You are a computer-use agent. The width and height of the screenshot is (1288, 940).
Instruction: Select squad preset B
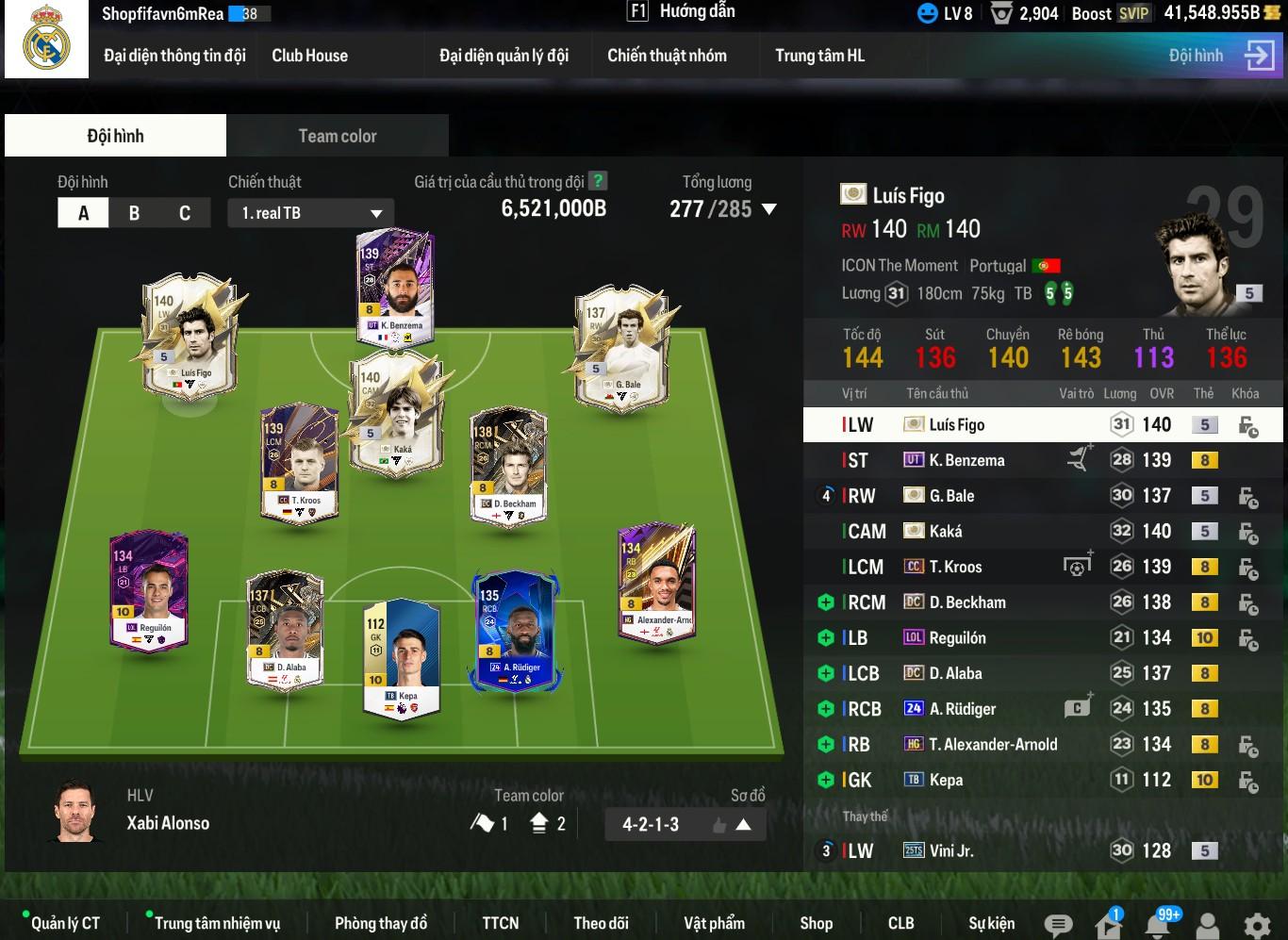[x=134, y=213]
